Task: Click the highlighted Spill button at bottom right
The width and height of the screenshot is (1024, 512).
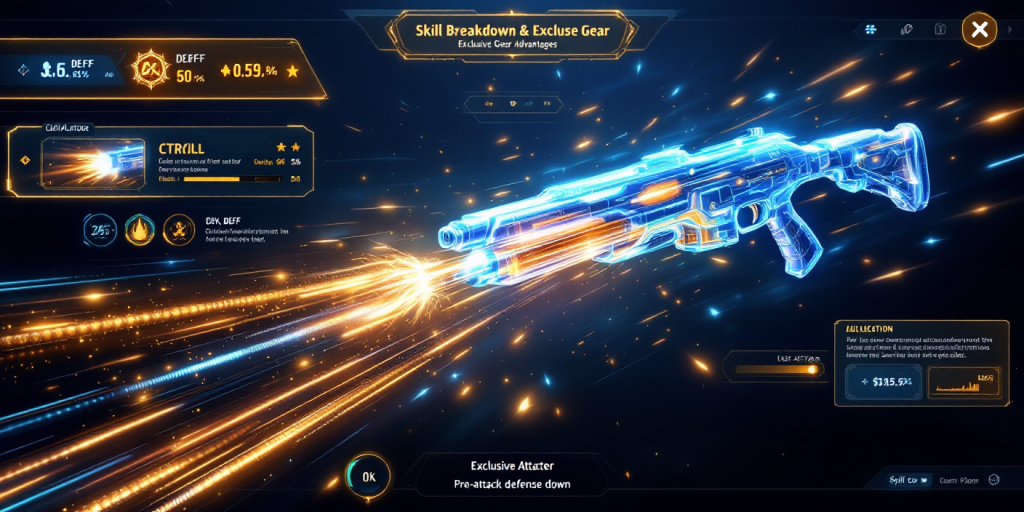Action: click(x=909, y=480)
